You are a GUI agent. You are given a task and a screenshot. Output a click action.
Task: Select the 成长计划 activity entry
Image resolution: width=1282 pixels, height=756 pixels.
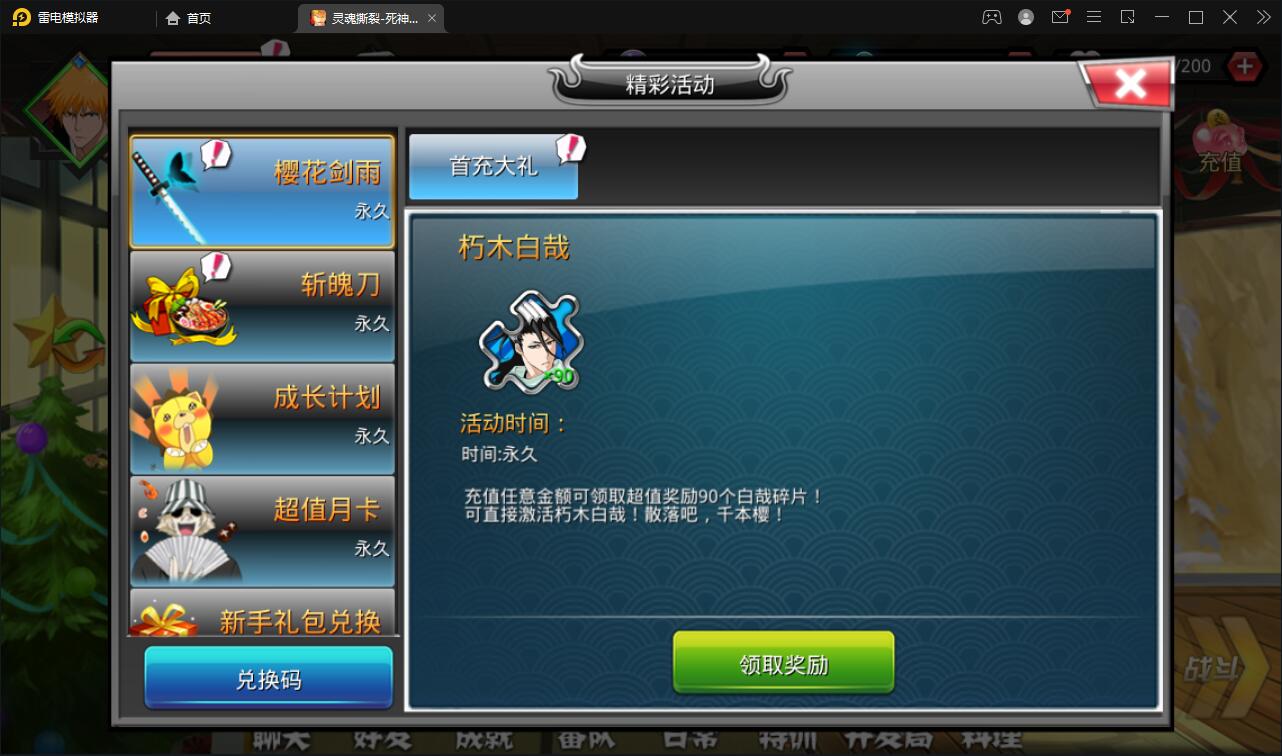(x=262, y=418)
